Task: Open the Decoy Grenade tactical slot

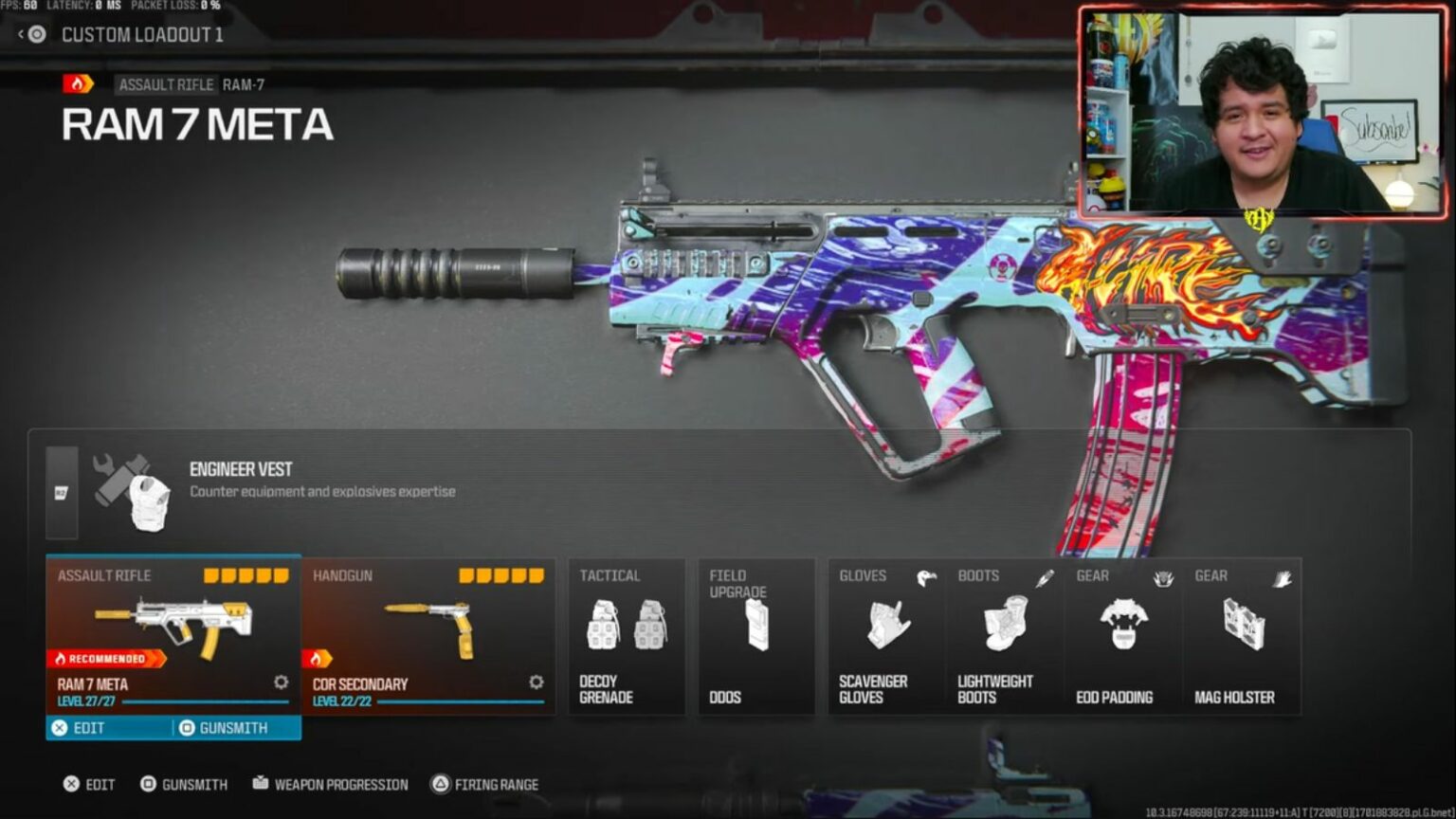Action: (x=627, y=635)
